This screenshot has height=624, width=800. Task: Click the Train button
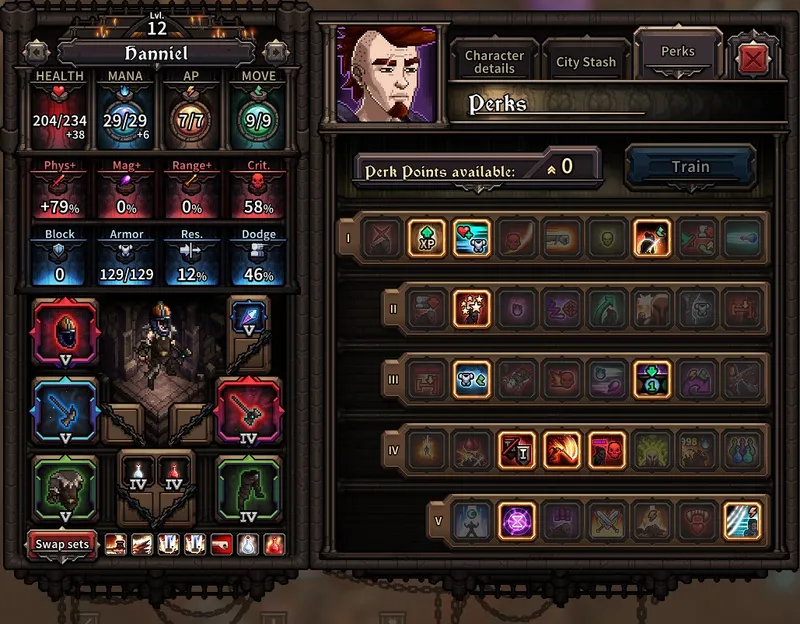pos(690,167)
